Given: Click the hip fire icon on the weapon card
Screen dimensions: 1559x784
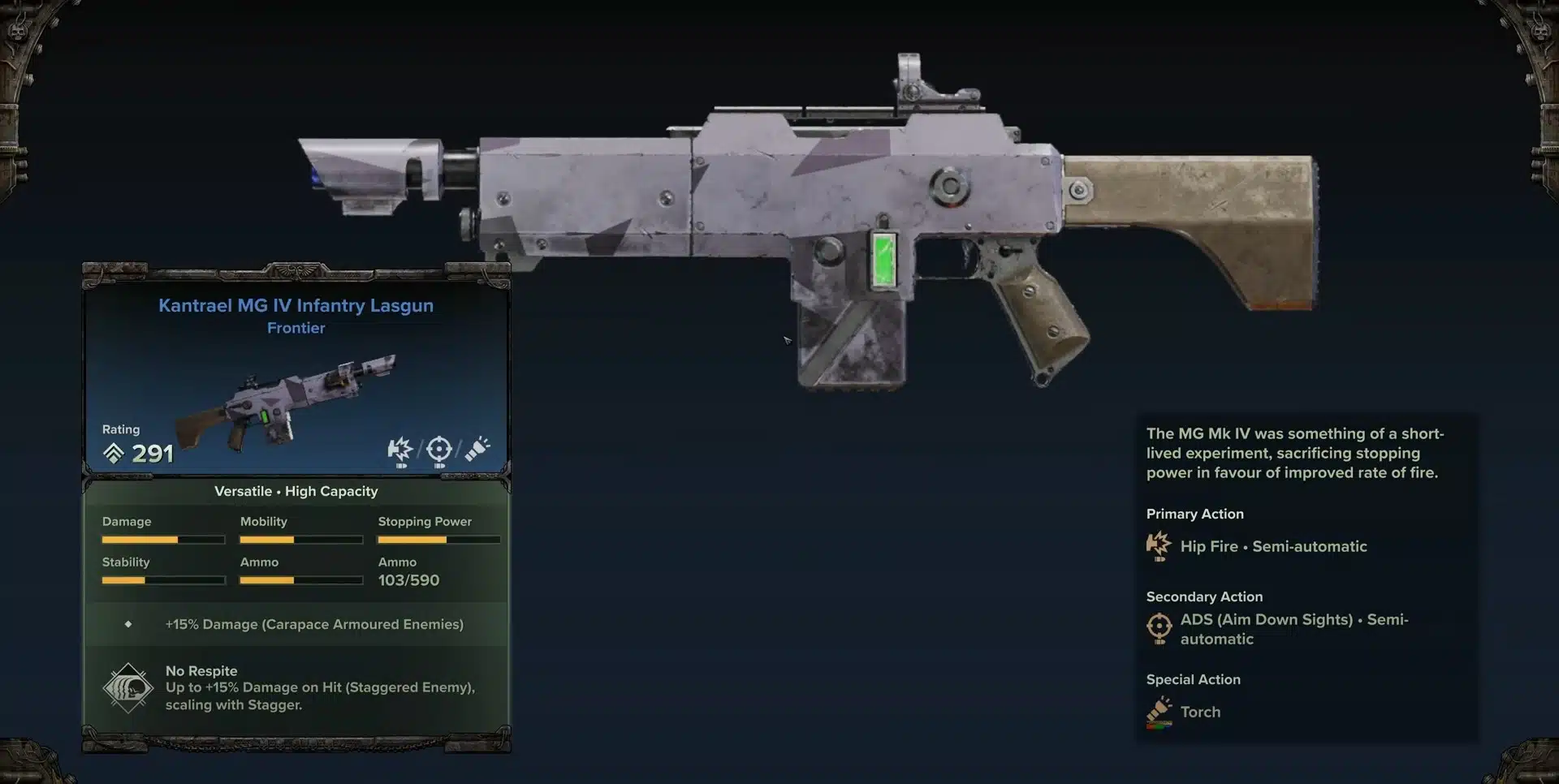Looking at the screenshot, I should [399, 450].
